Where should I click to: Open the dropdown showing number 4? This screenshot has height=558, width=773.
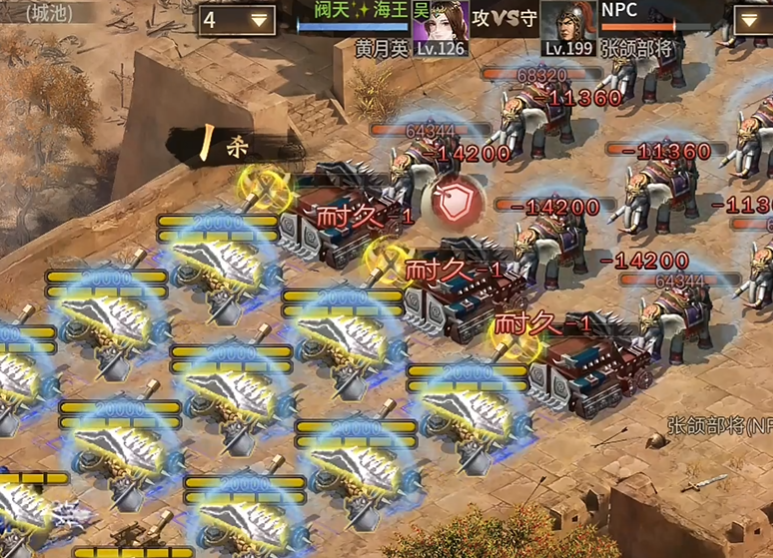238,20
